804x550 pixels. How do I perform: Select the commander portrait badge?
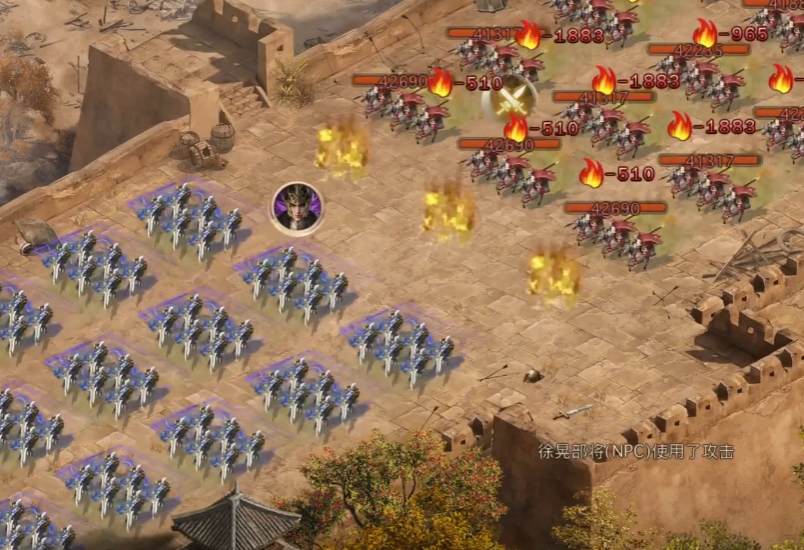(298, 208)
